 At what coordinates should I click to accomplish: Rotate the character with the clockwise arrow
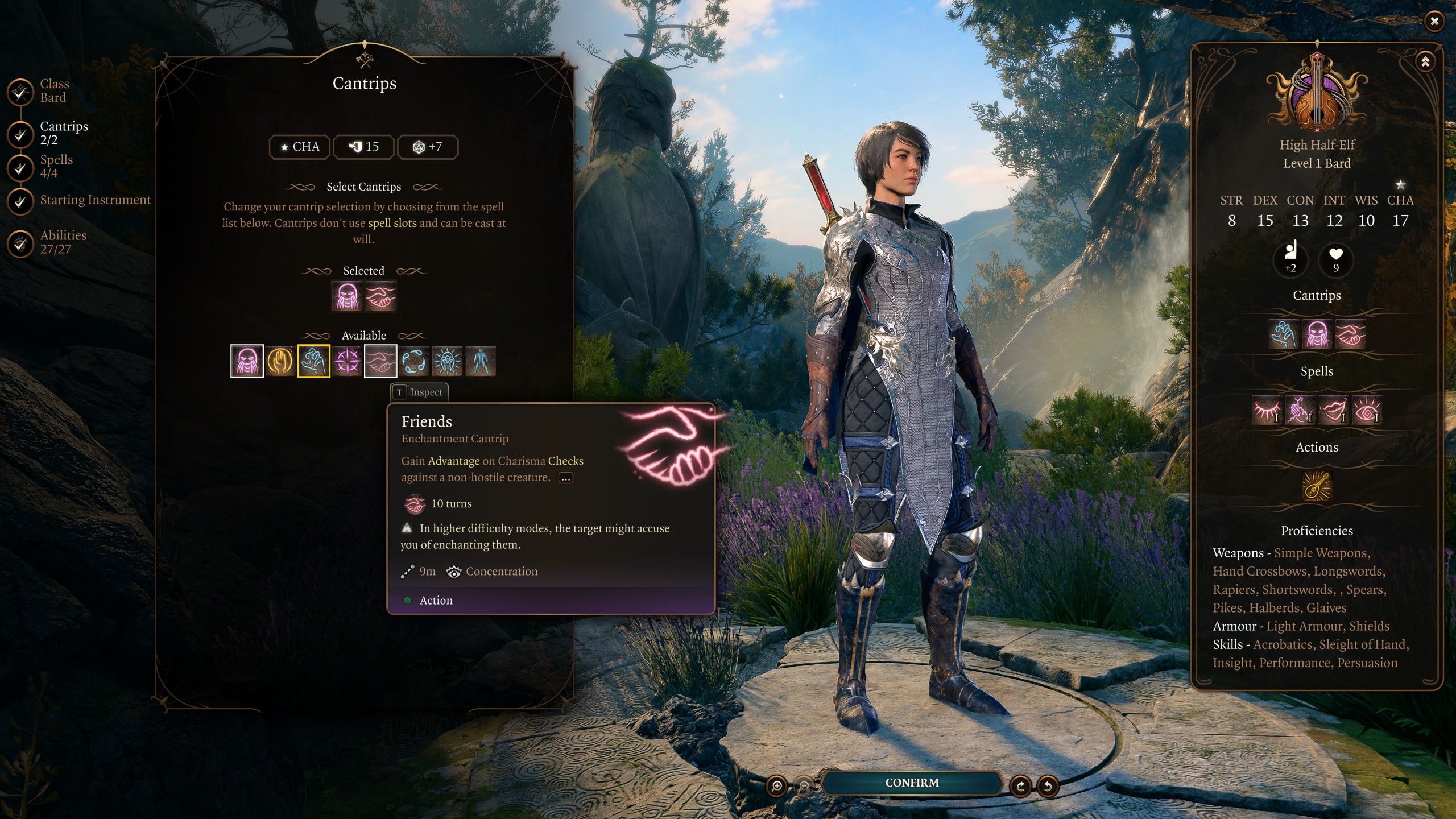pos(1020,787)
